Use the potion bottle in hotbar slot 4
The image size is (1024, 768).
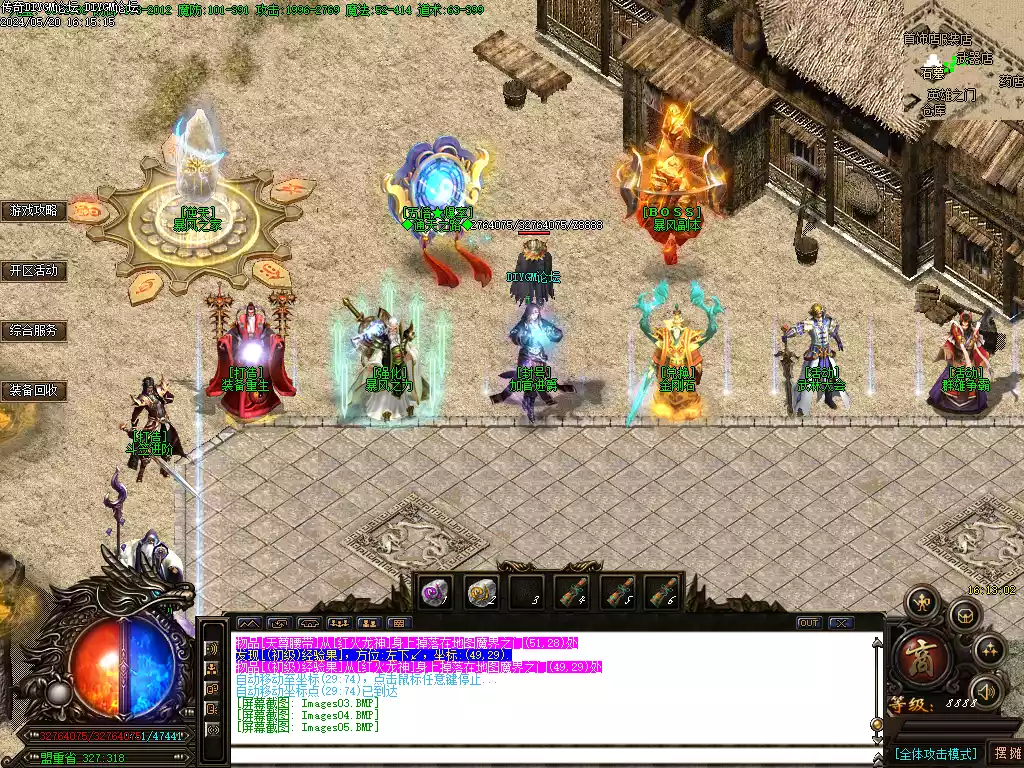[573, 592]
